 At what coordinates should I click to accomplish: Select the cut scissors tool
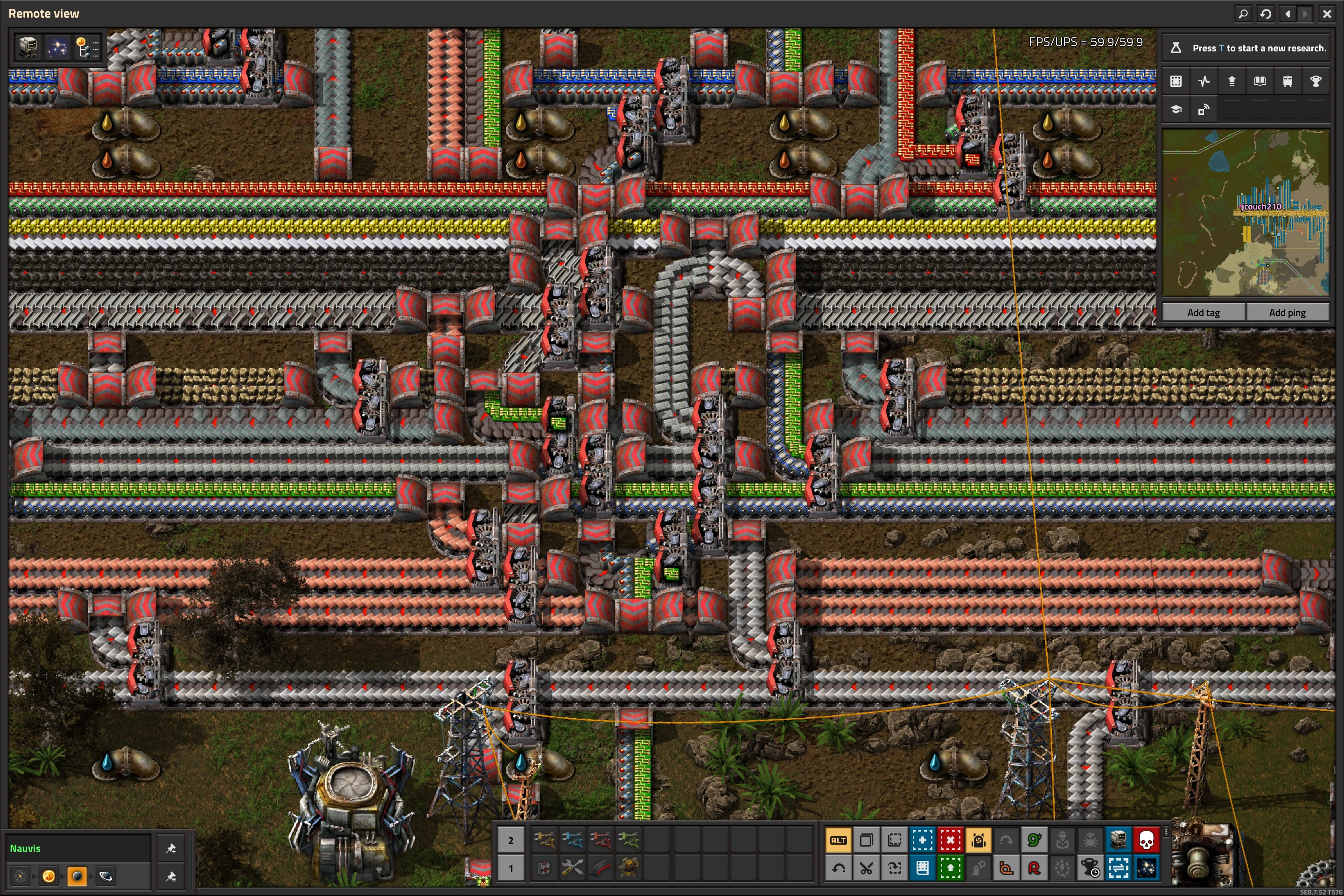866,868
